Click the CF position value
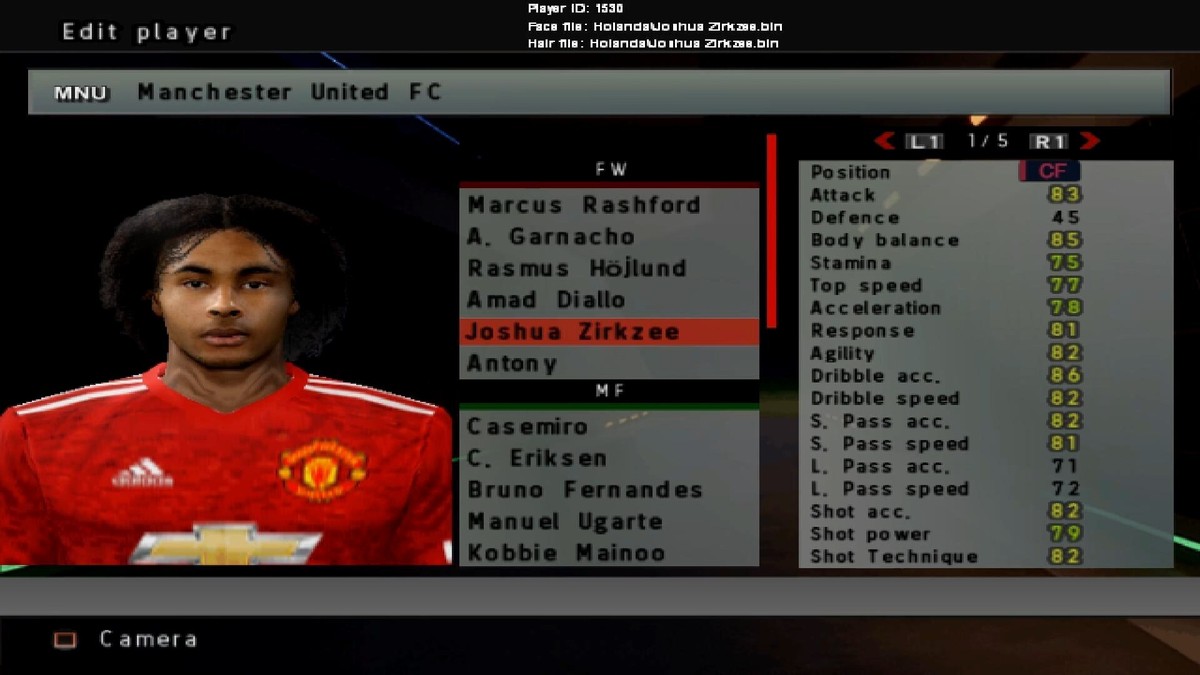Image resolution: width=1200 pixels, height=675 pixels. (x=1050, y=172)
